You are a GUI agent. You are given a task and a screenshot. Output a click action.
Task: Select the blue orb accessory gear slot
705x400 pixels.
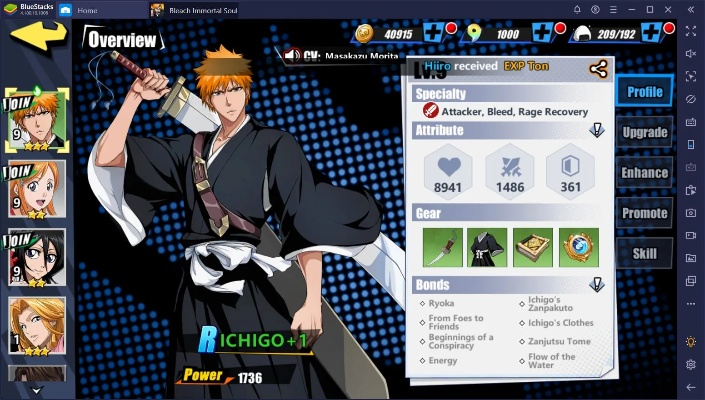click(579, 247)
